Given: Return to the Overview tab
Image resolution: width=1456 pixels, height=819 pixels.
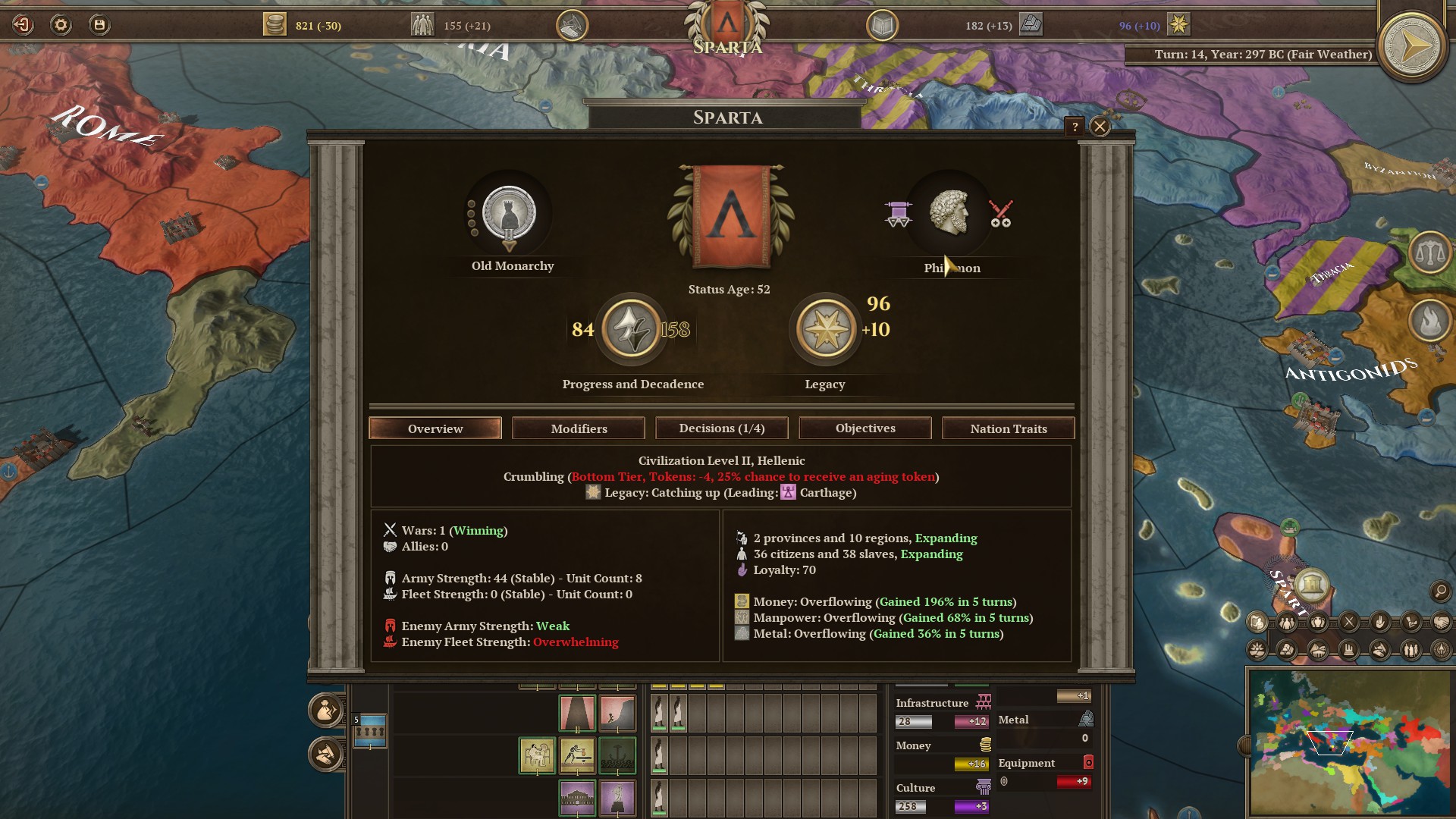Looking at the screenshot, I should 435,428.
